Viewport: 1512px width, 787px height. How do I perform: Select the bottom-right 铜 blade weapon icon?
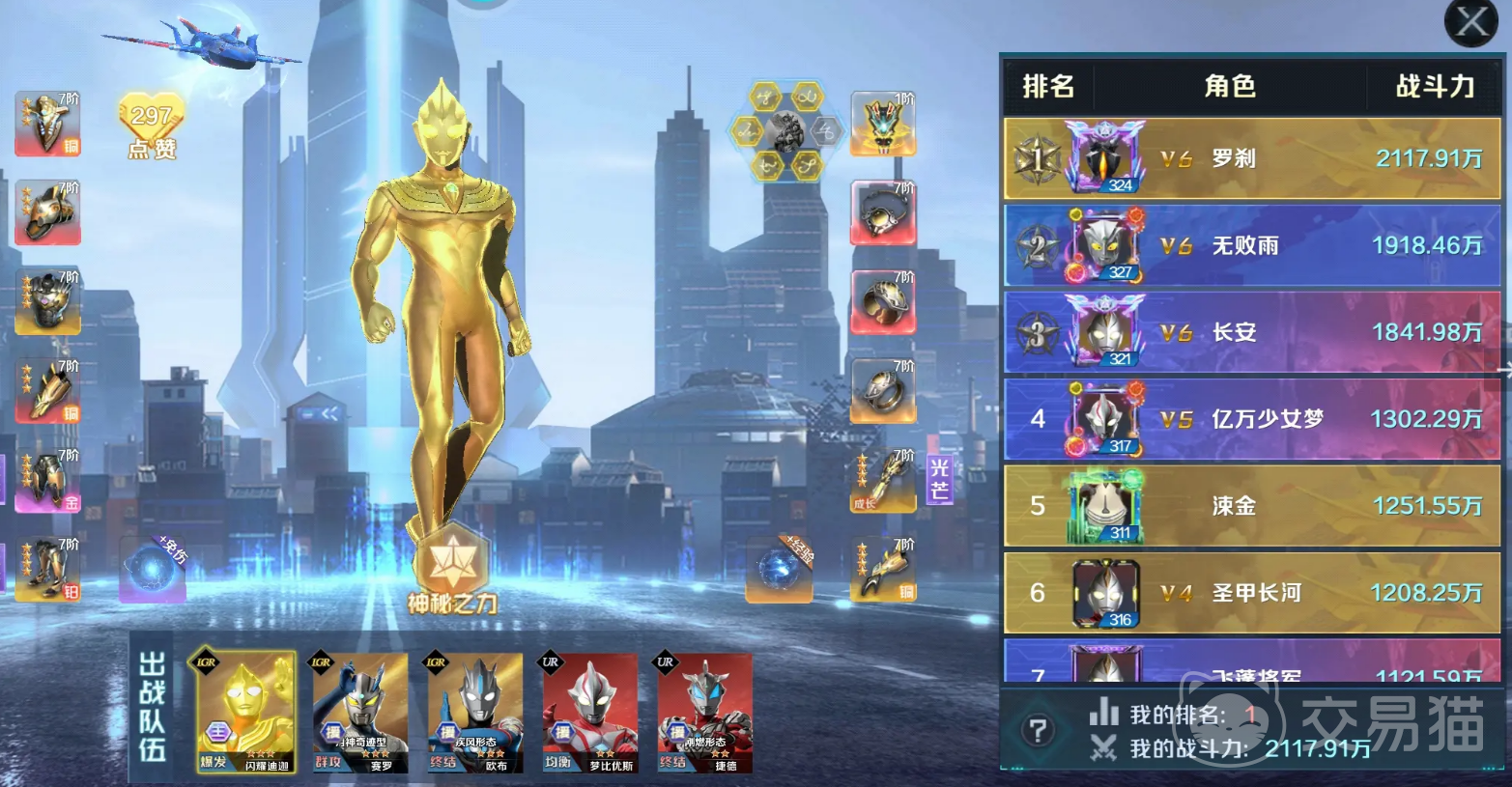click(882, 569)
